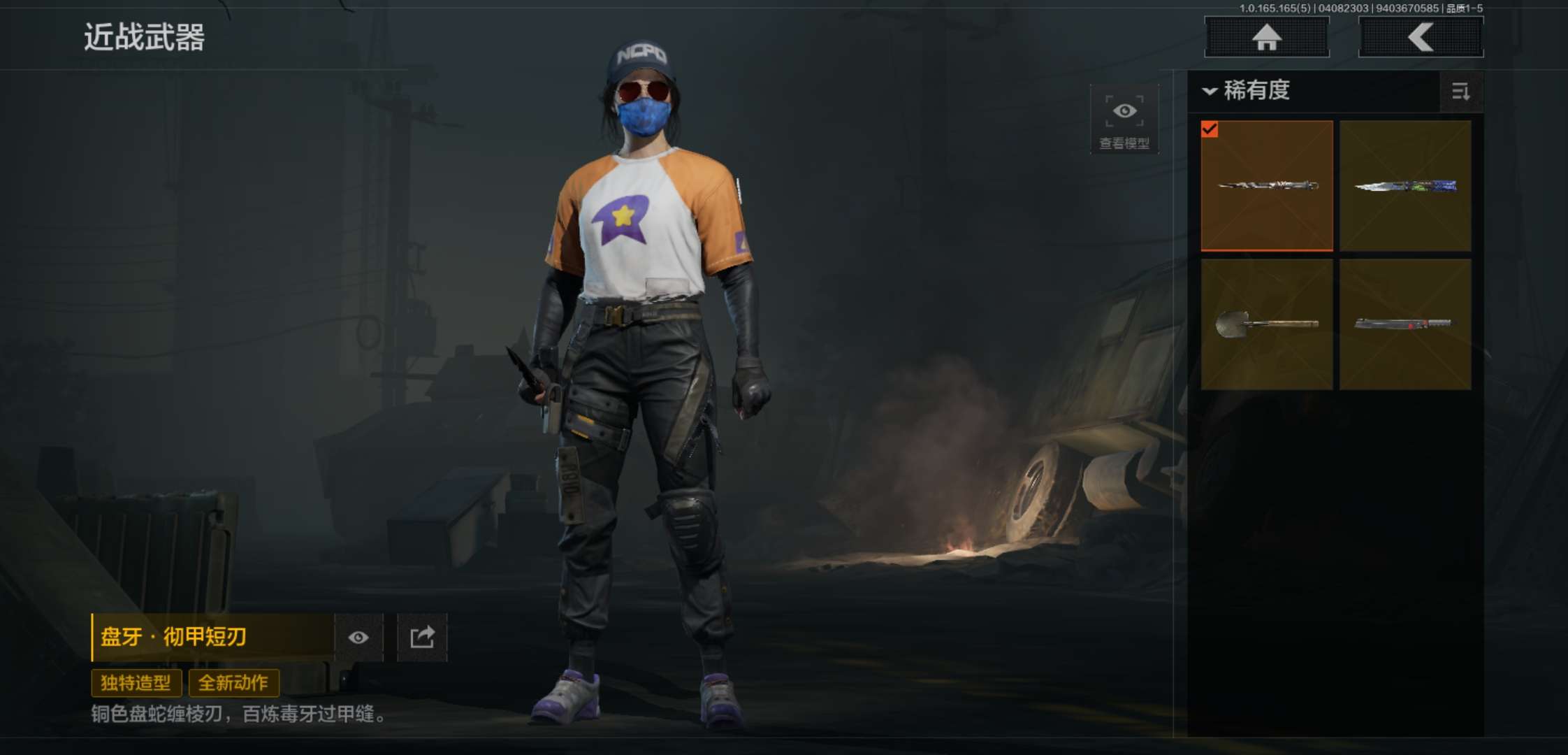Image resolution: width=1568 pixels, height=755 pixels.
Task: Click the 独特造型 tag
Action: (x=136, y=683)
